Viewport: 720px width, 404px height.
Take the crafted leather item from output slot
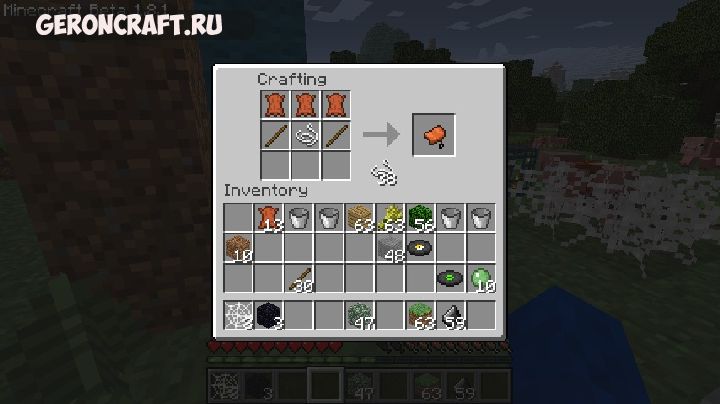pyautogui.click(x=433, y=134)
